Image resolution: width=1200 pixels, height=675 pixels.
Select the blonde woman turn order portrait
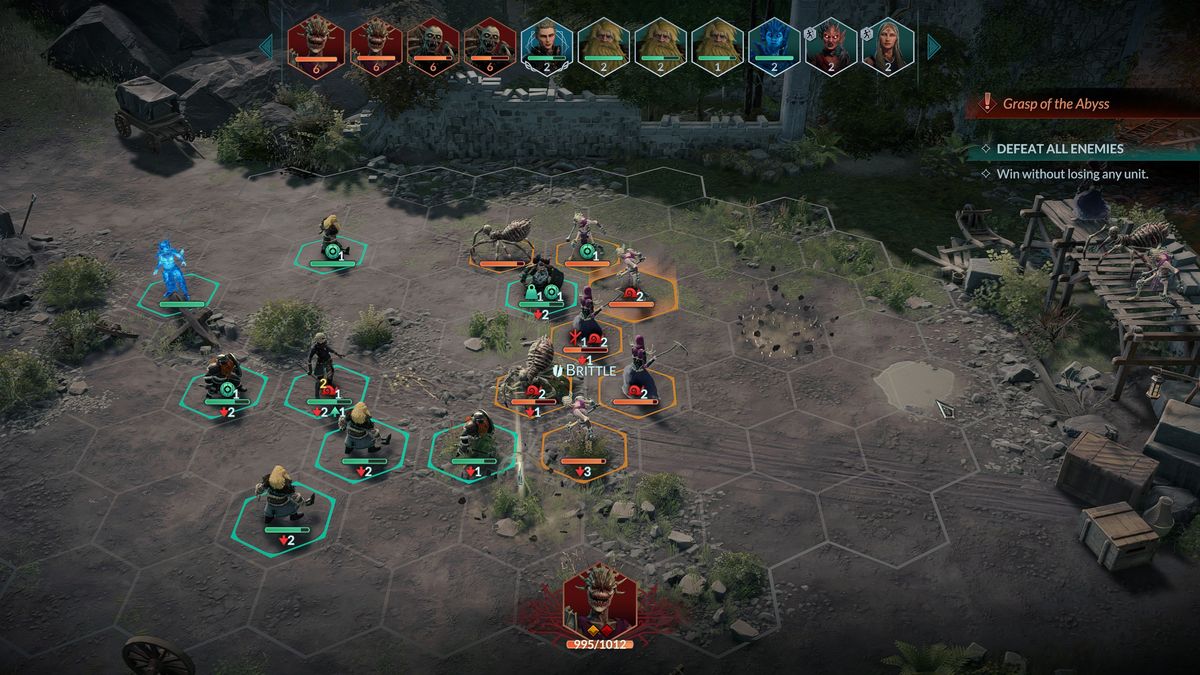(x=888, y=45)
